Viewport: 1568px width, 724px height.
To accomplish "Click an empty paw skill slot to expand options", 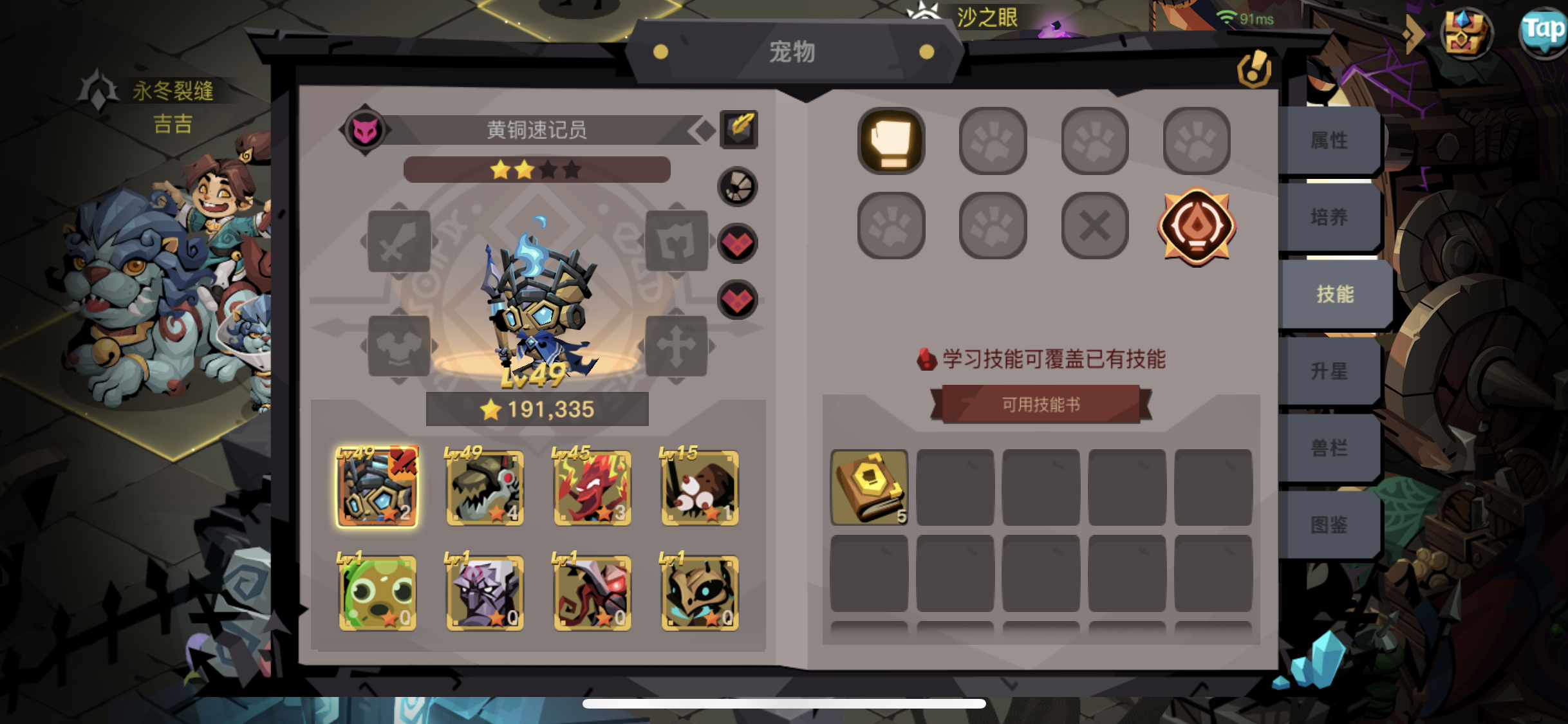I will [x=993, y=141].
